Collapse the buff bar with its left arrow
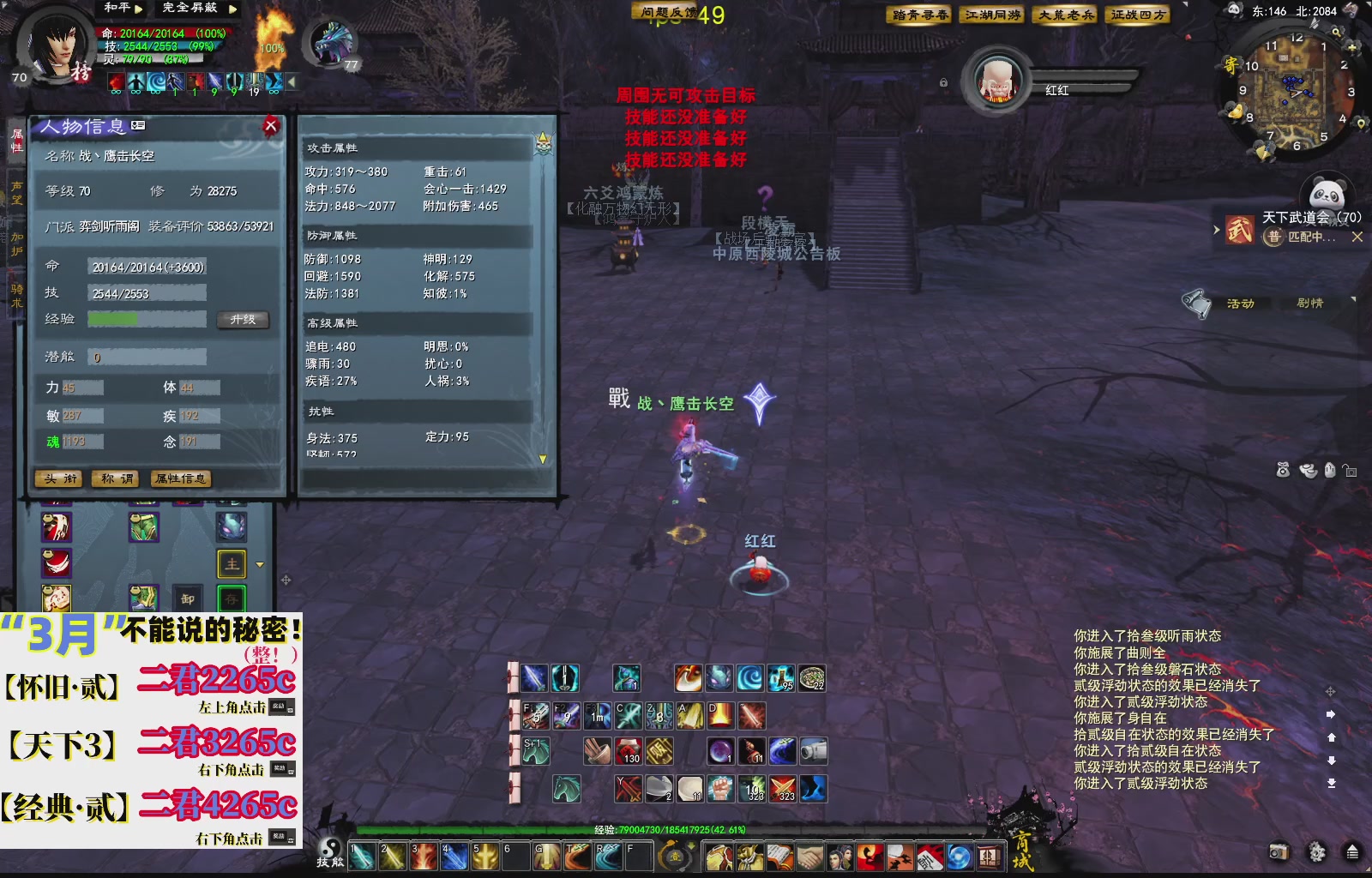1372x878 pixels. pyautogui.click(x=291, y=81)
